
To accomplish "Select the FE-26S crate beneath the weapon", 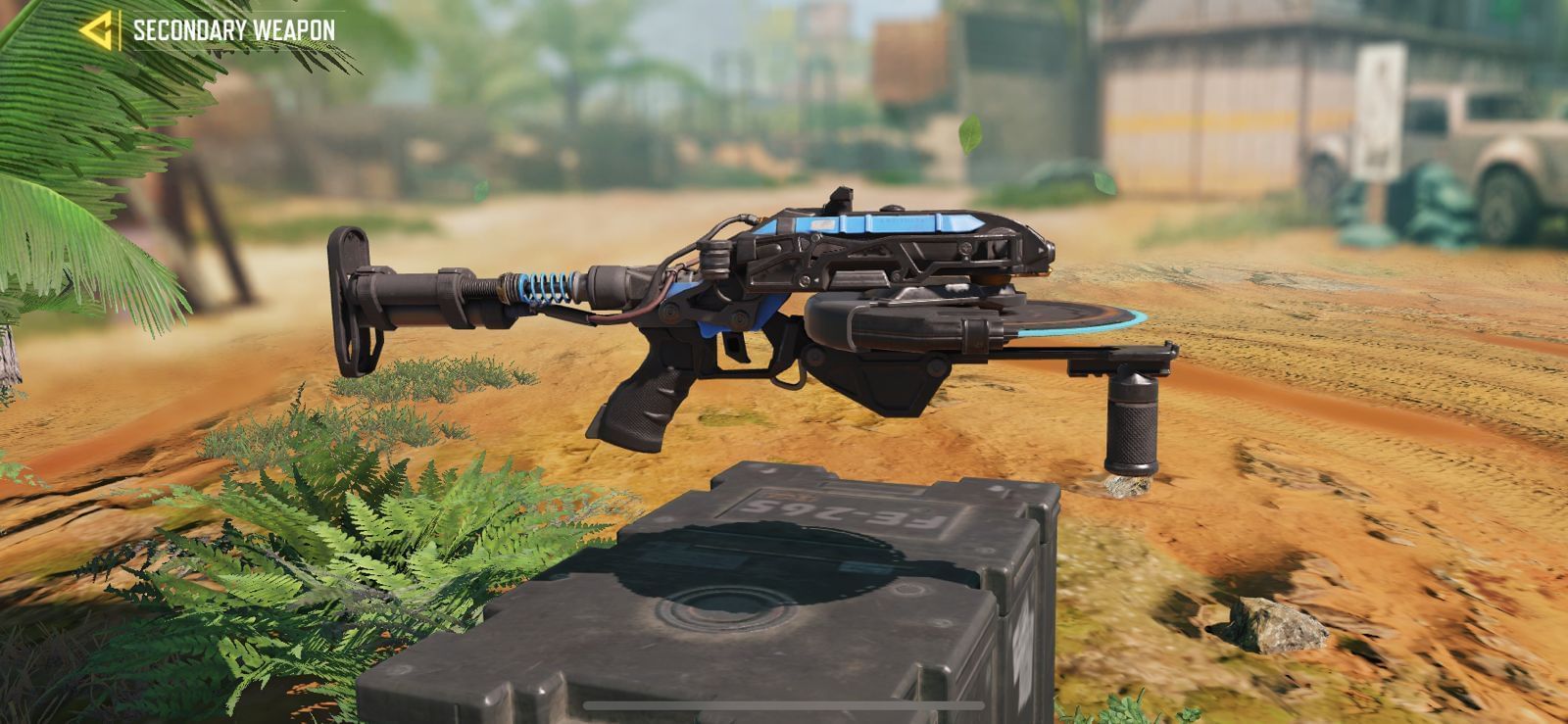I will 774,588.
